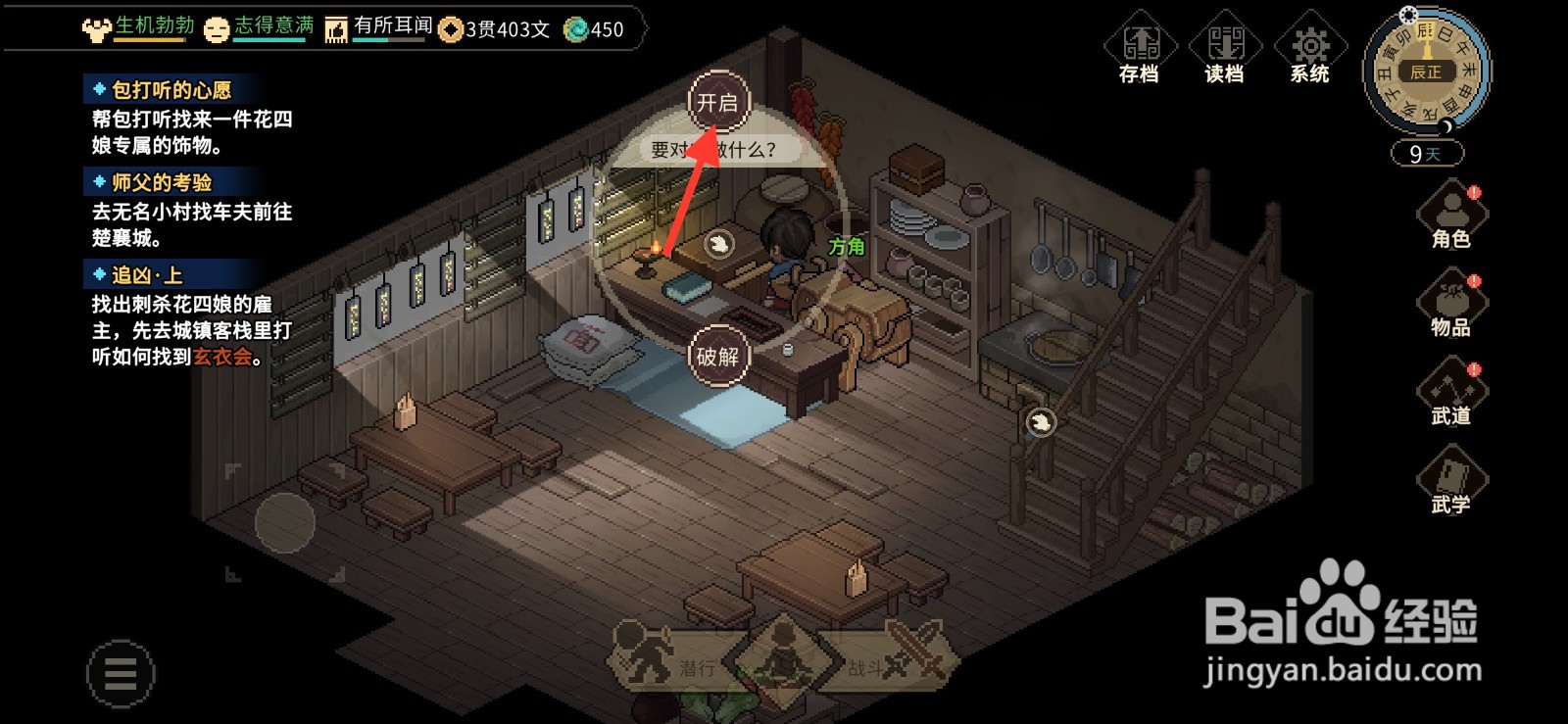Click the meditating figure center button
The image size is (1568, 724).
pyautogui.click(x=783, y=654)
